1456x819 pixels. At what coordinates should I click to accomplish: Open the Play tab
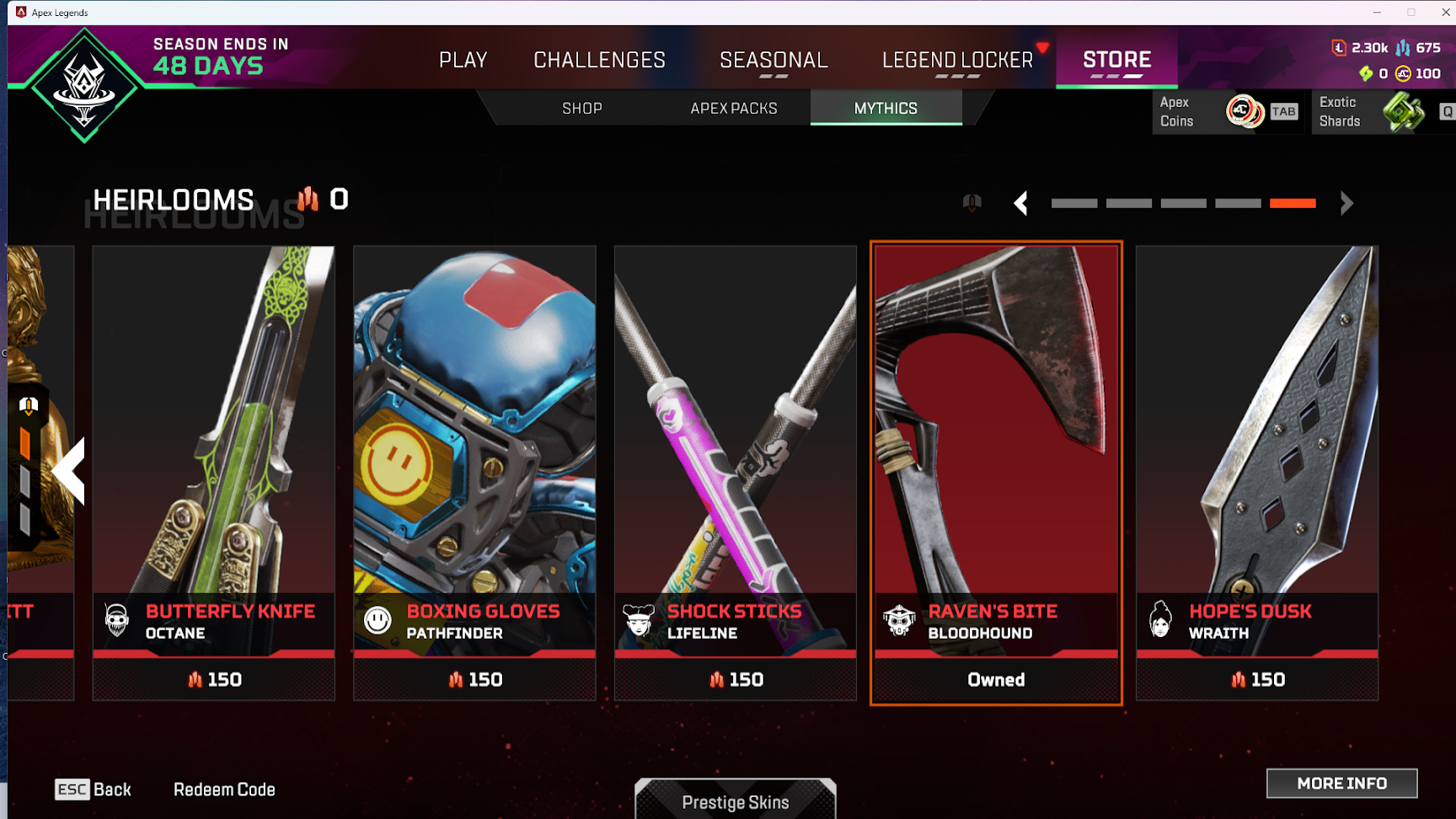point(463,60)
